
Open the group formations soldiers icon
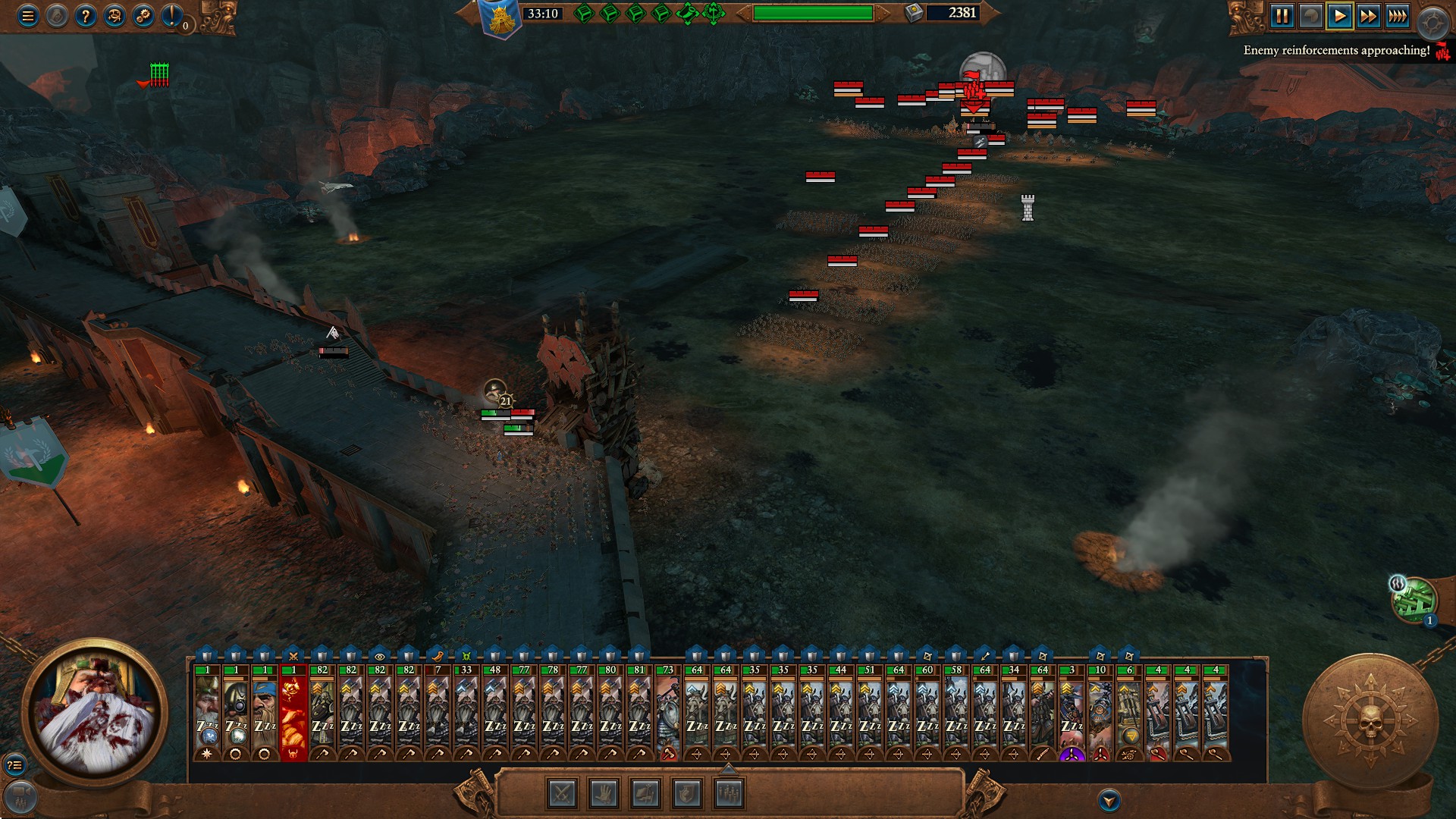pos(730,794)
